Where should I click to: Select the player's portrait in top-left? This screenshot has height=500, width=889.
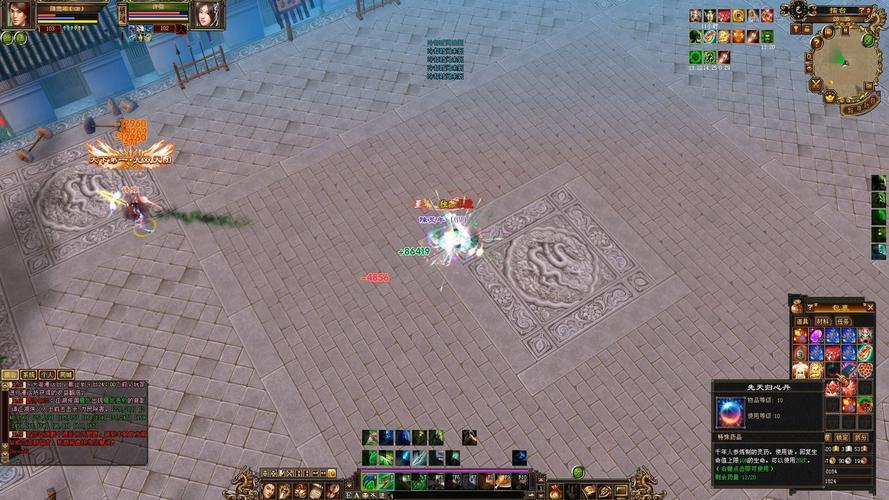click(x=19, y=14)
